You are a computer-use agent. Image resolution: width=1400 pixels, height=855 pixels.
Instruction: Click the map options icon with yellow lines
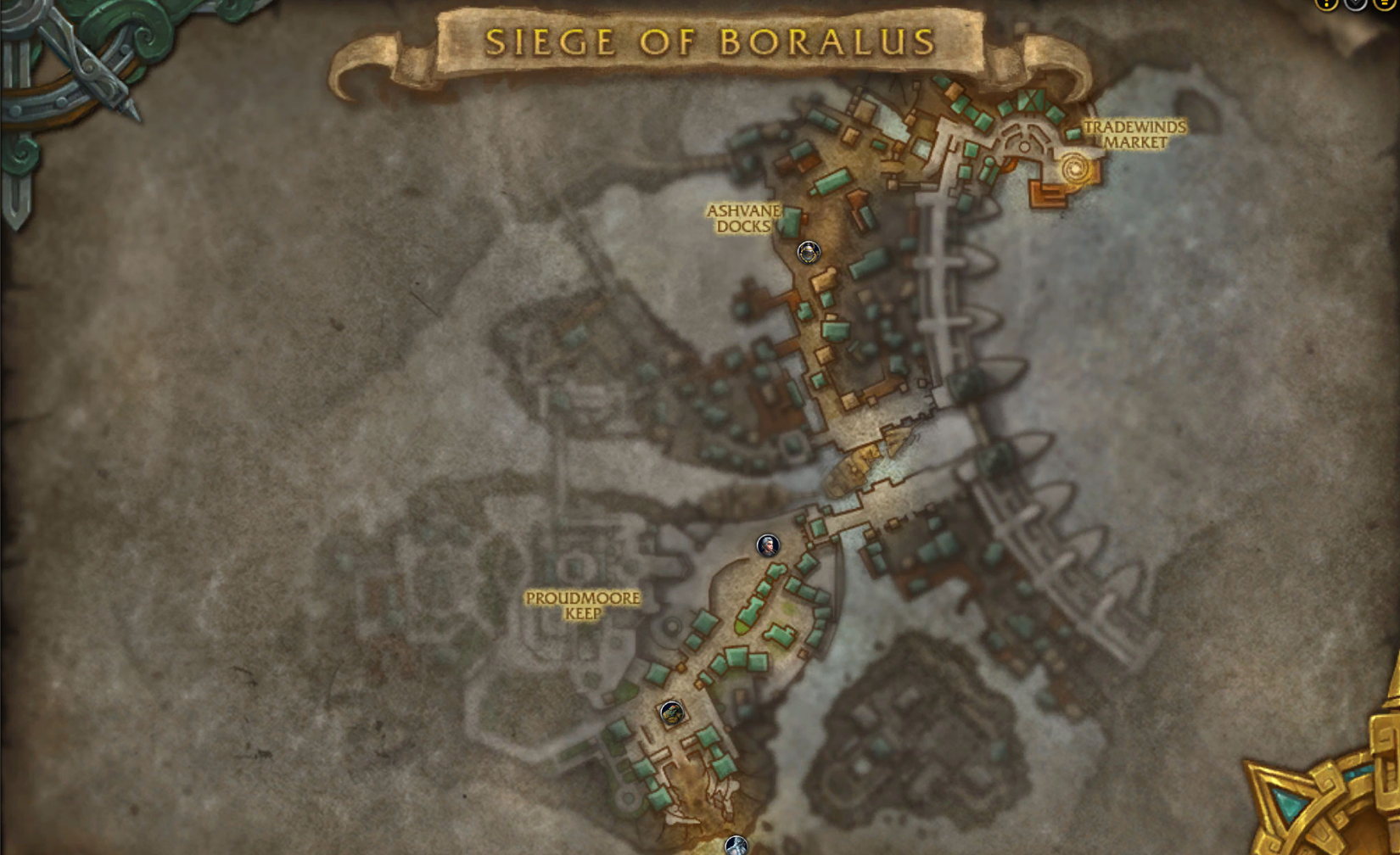pyautogui.click(x=1385, y=5)
